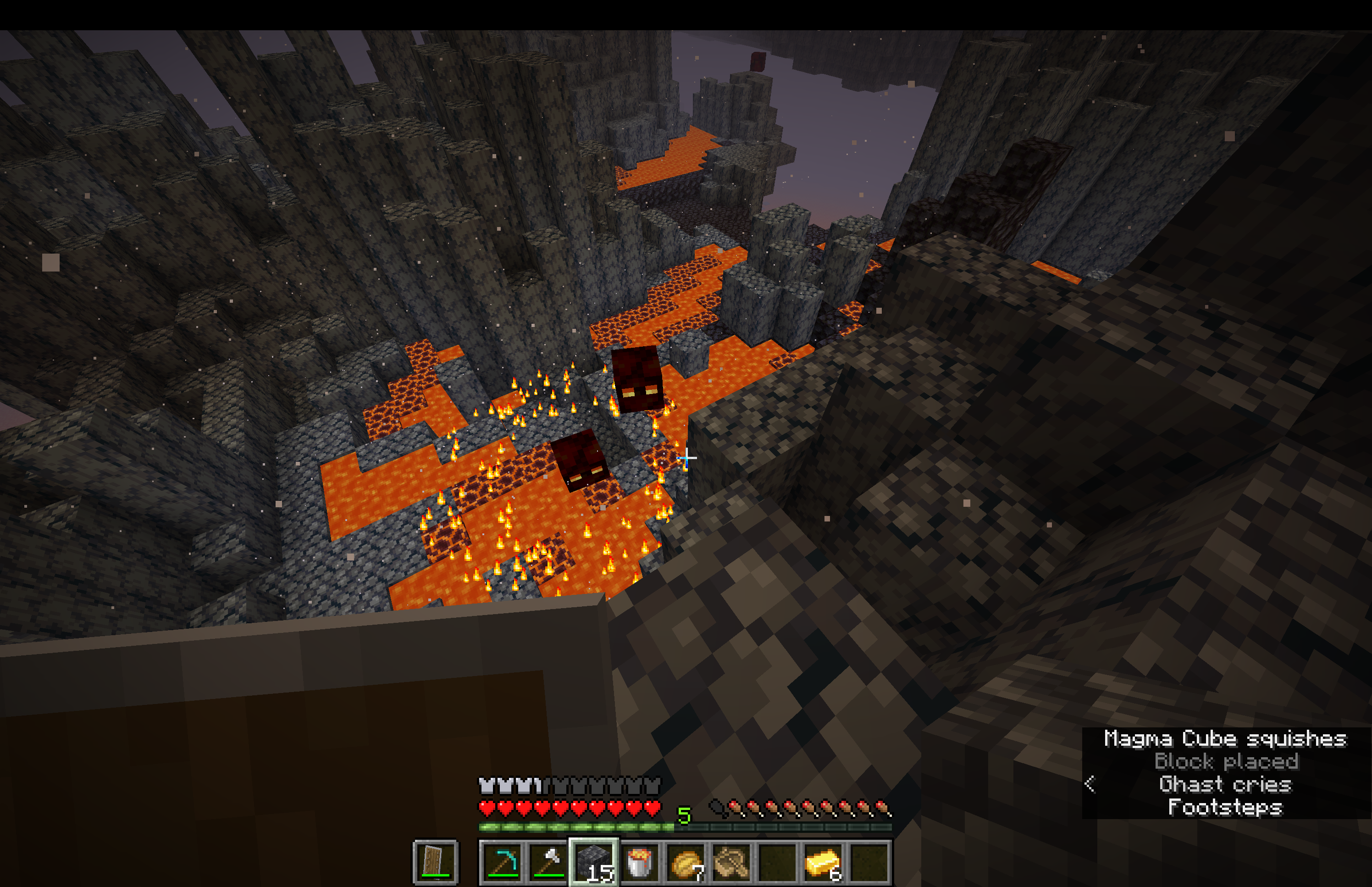
Task: Select the shield in the off-hand slot
Action: pyautogui.click(x=435, y=862)
